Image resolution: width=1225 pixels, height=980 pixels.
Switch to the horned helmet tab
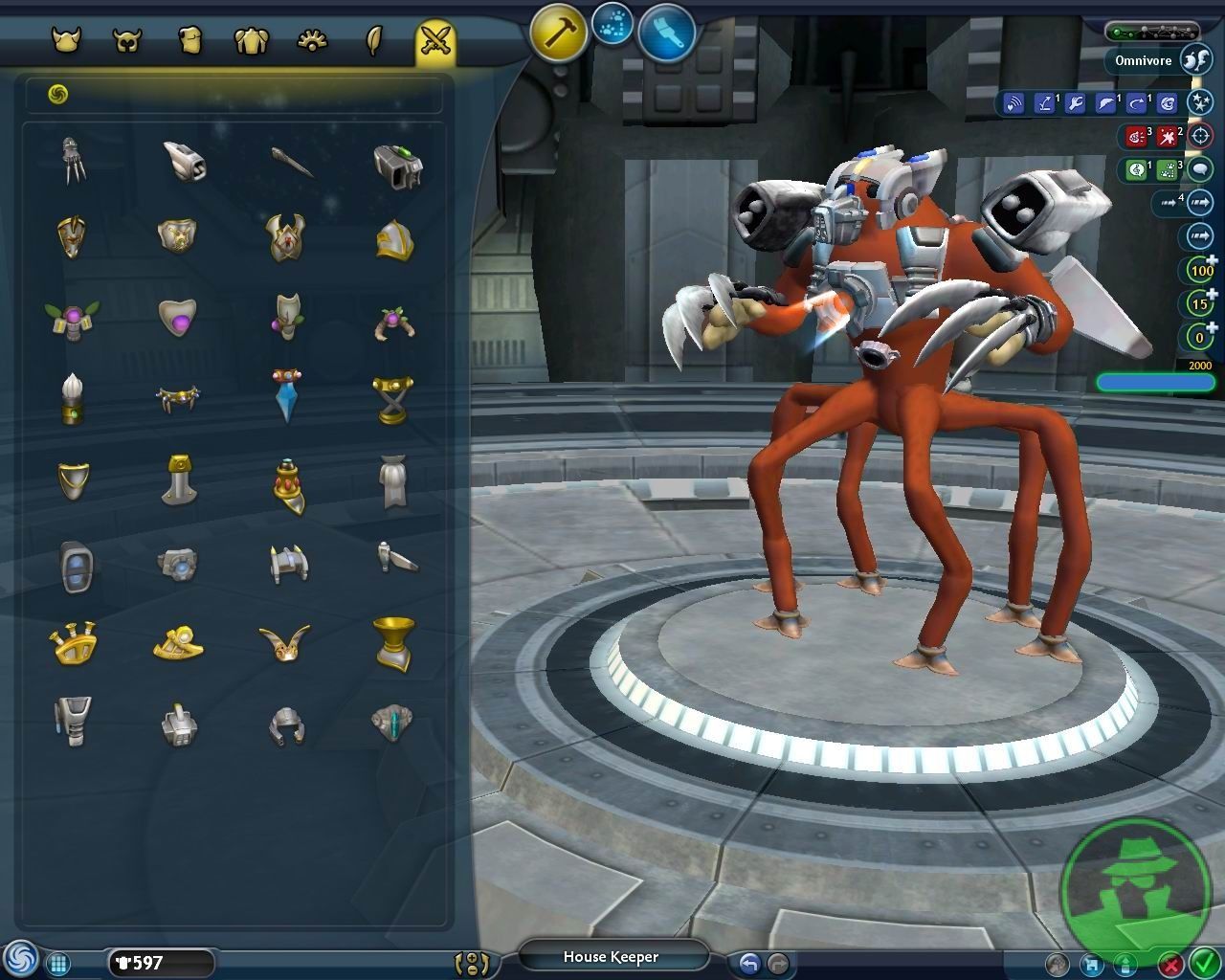pyautogui.click(x=66, y=41)
